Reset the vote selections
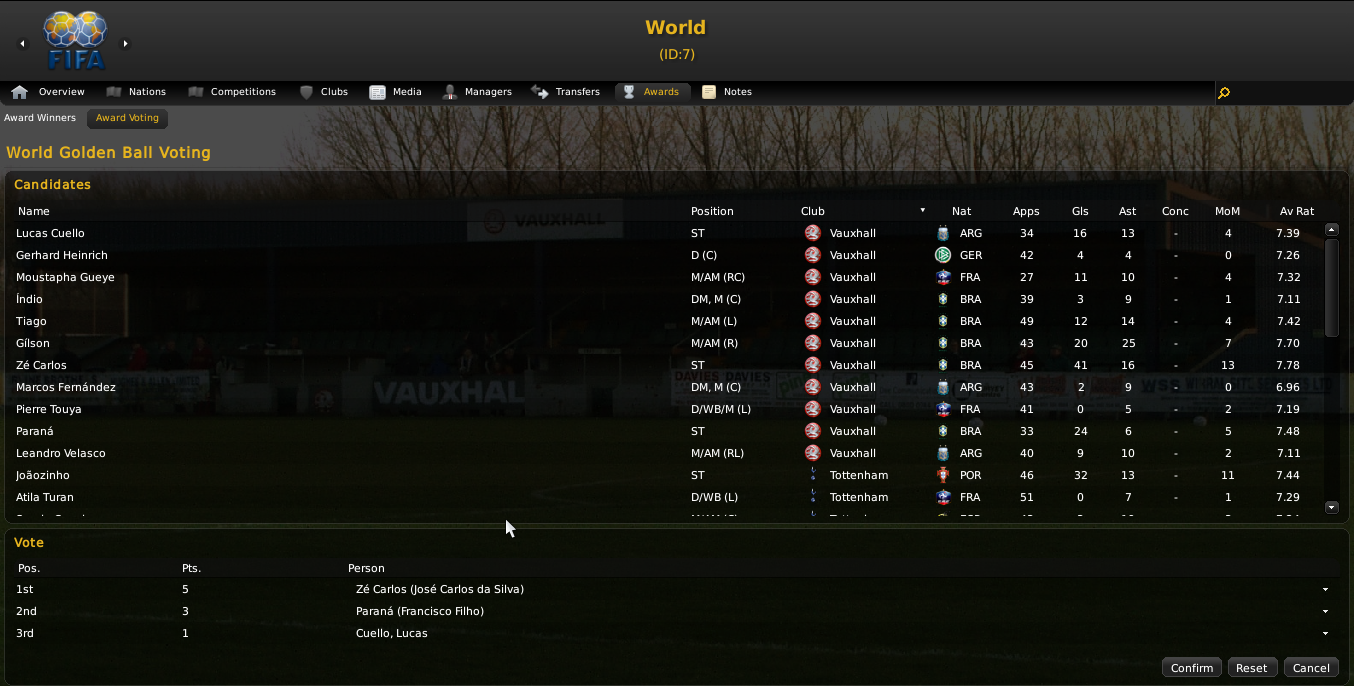 pyautogui.click(x=1251, y=668)
